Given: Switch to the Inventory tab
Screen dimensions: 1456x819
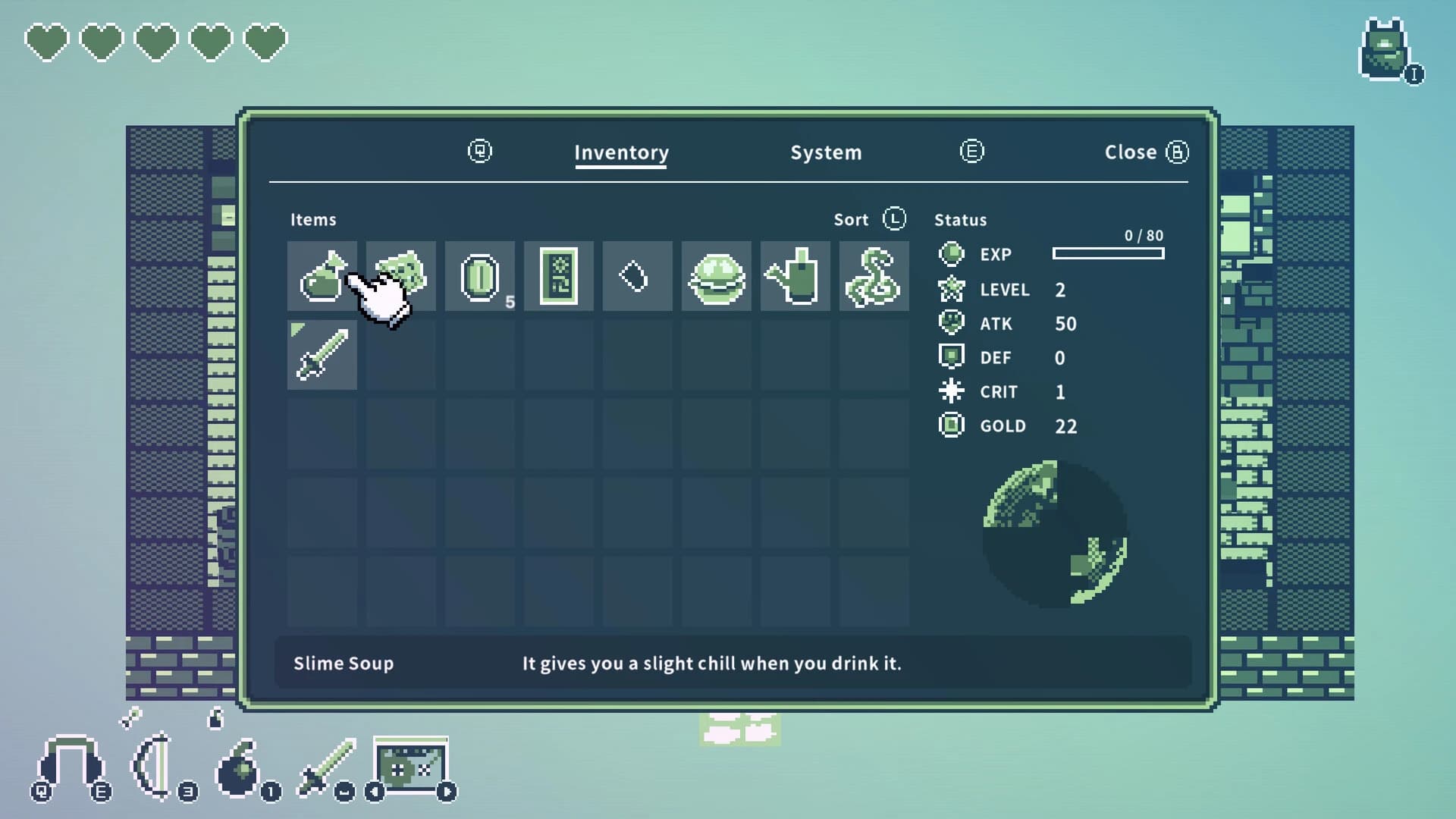Looking at the screenshot, I should (621, 152).
